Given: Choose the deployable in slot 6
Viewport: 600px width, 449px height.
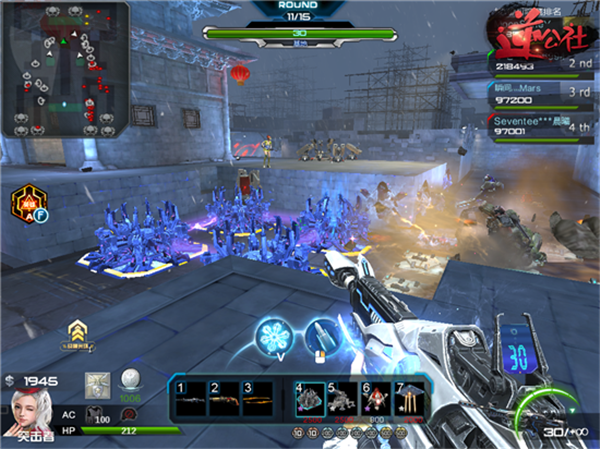Looking at the screenshot, I should [x=375, y=398].
